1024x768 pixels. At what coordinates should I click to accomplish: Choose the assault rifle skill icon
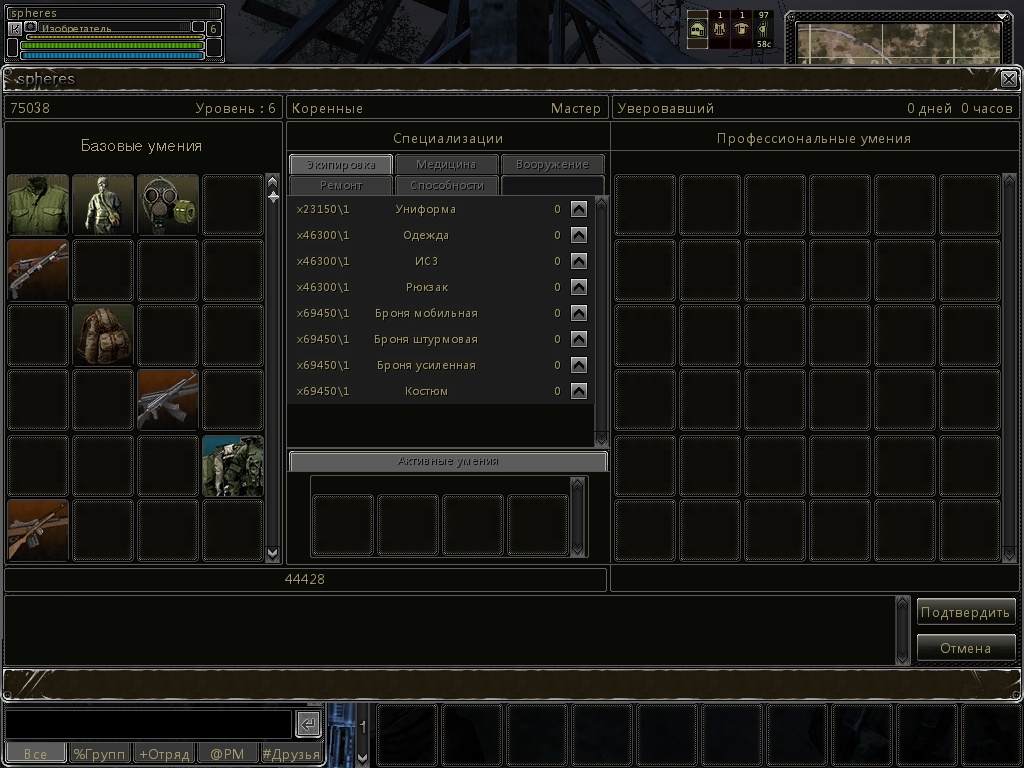(168, 400)
